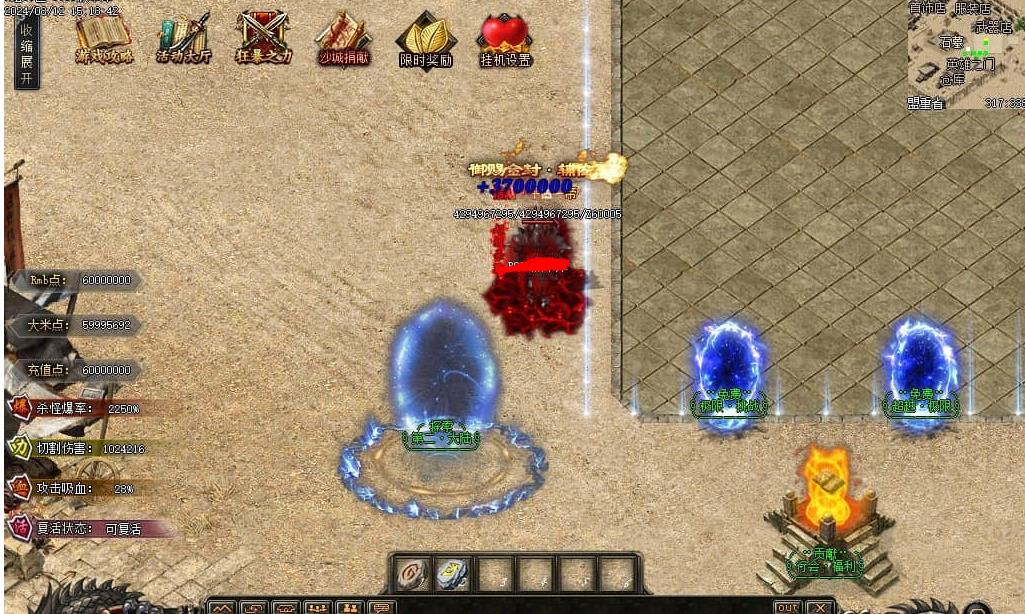Click the upward-arrow button on bottom bar
The height and width of the screenshot is (614, 1025).
(221, 607)
